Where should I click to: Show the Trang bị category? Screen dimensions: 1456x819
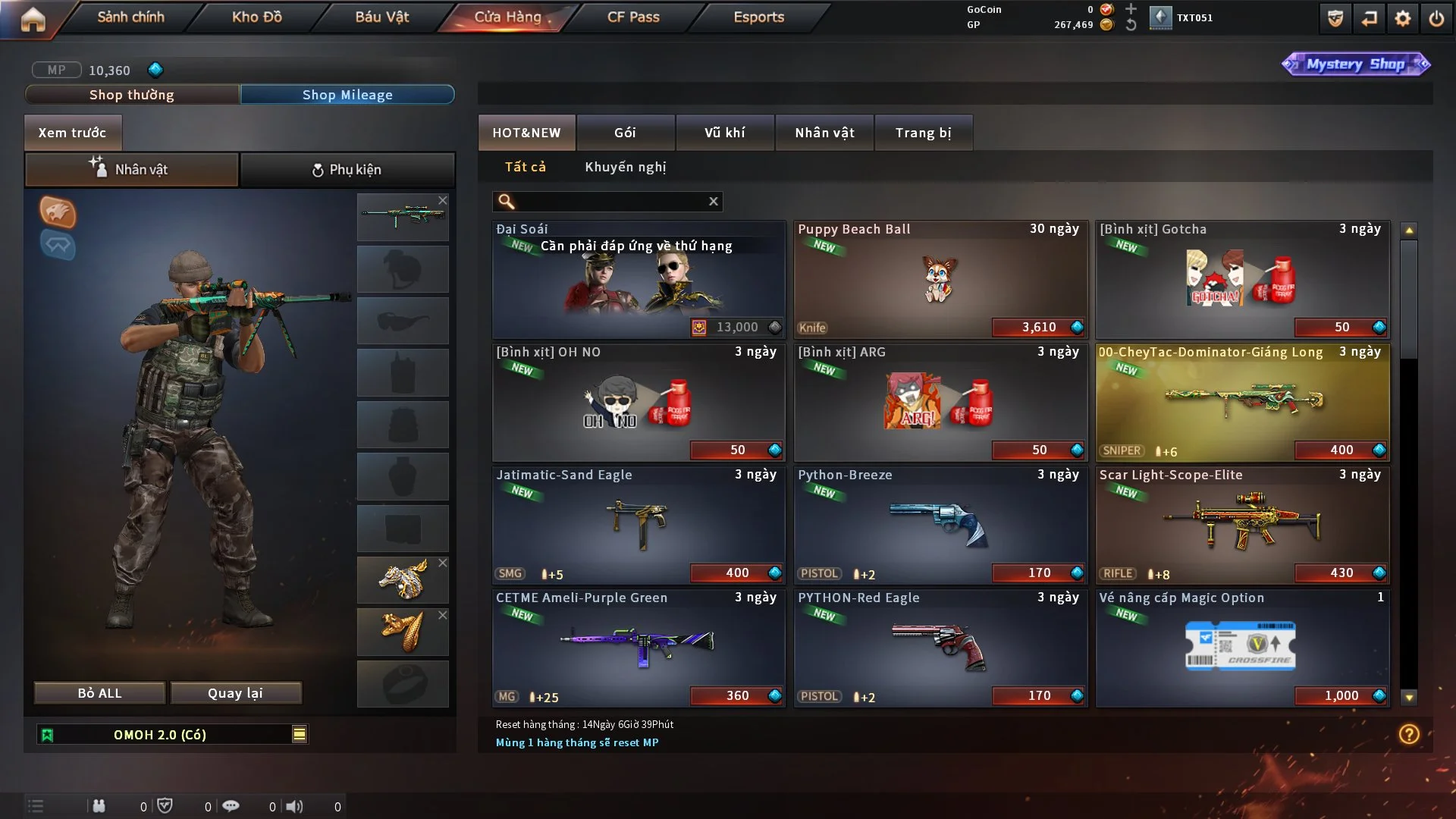(923, 133)
